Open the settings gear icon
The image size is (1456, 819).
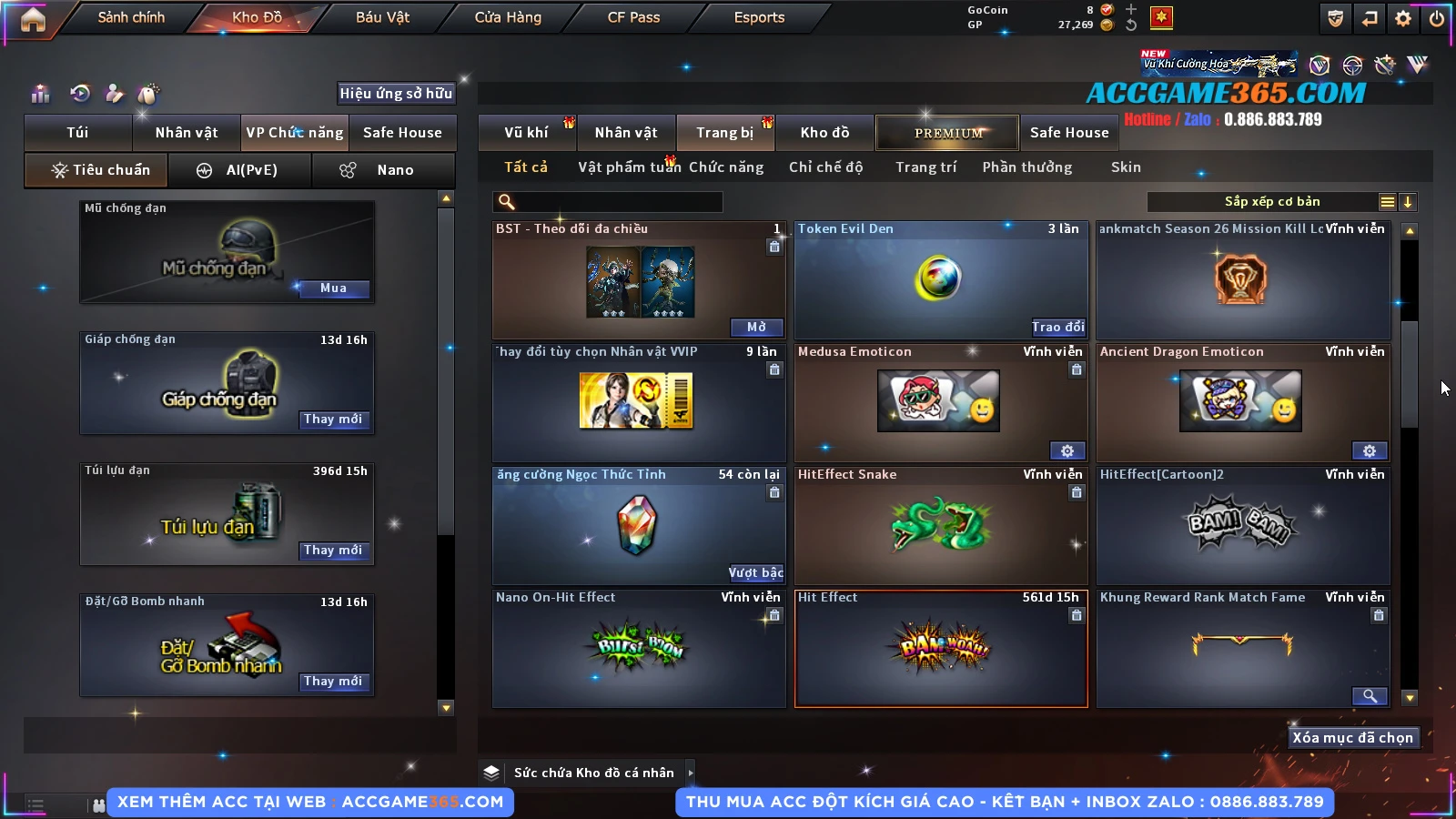tap(1403, 18)
